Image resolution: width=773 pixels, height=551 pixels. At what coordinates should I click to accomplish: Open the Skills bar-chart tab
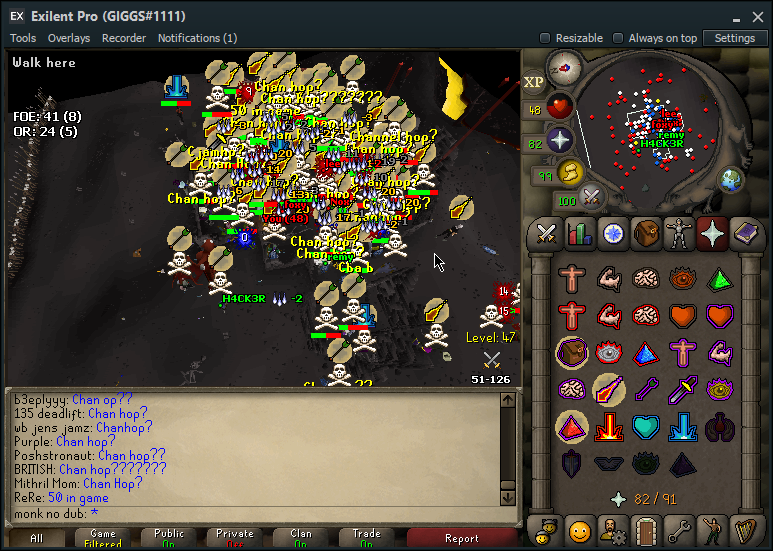pyautogui.click(x=580, y=234)
